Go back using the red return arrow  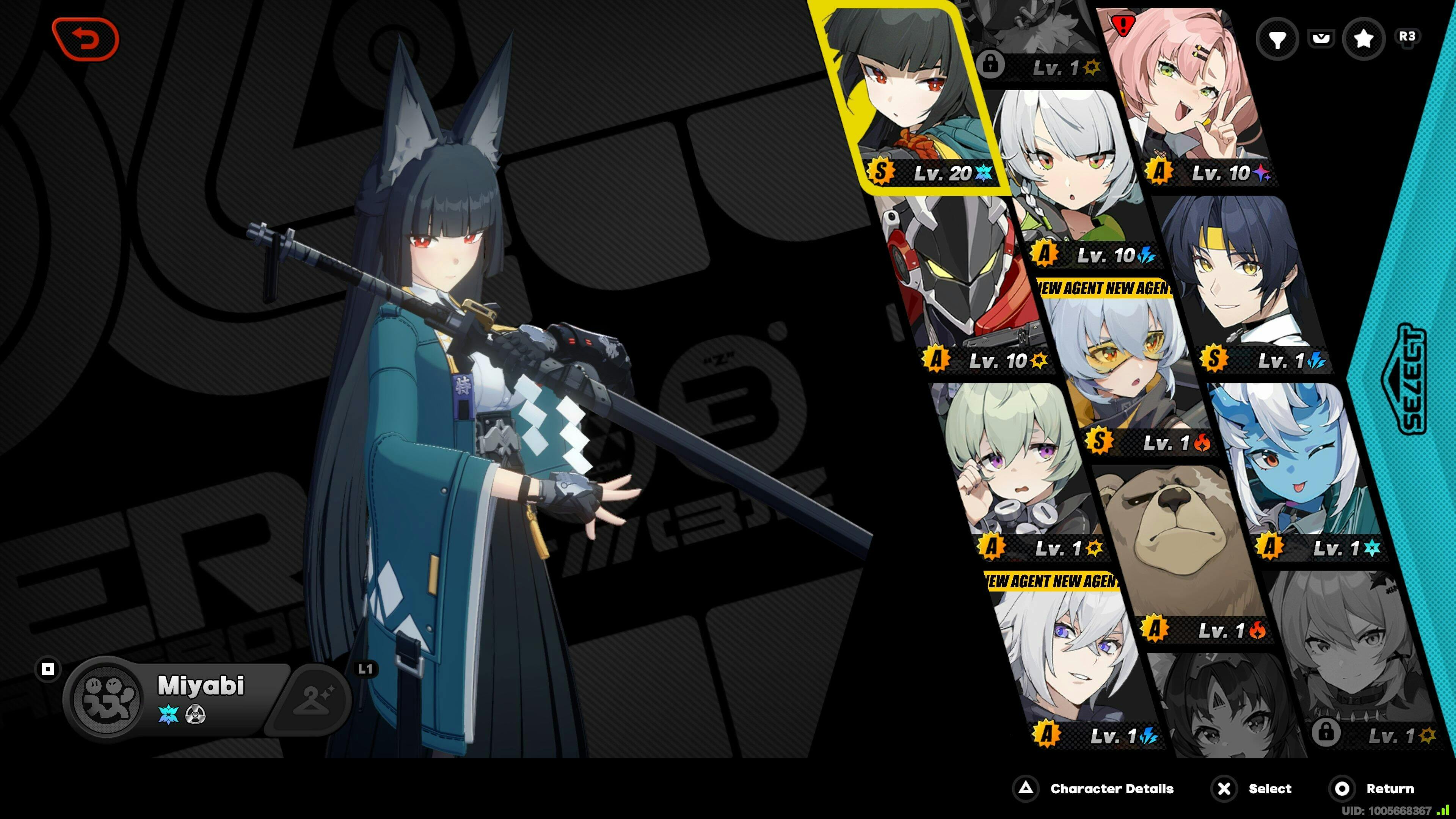85,39
